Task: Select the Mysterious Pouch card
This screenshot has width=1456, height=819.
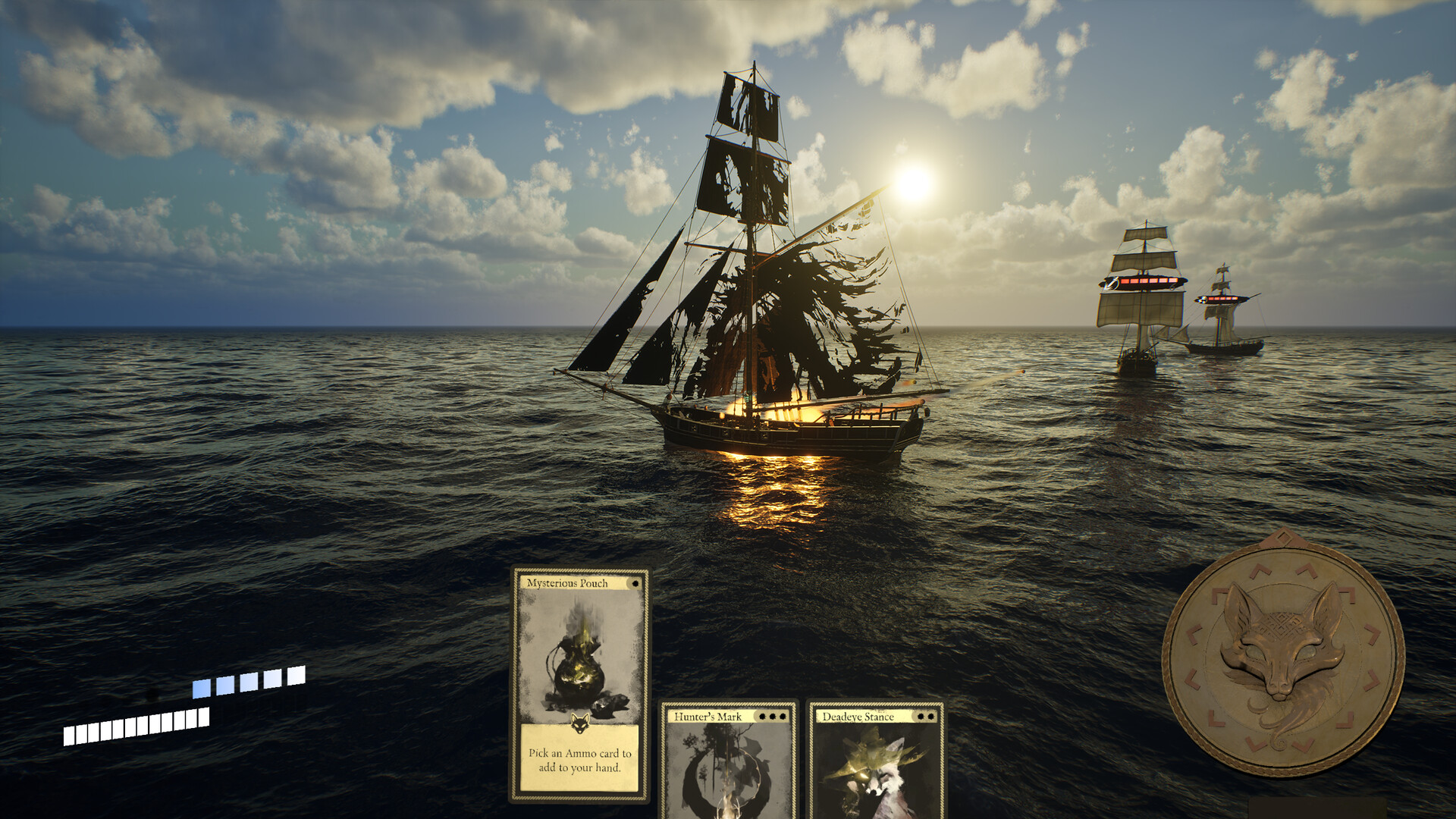Action: 579,684
